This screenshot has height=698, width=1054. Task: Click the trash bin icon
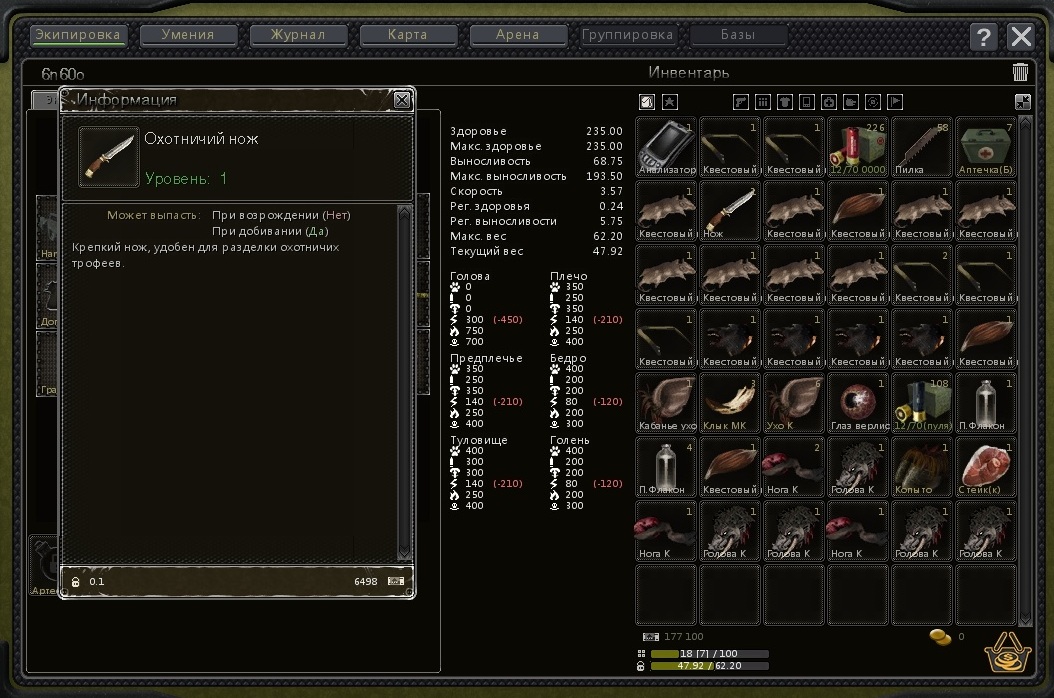(x=1020, y=72)
